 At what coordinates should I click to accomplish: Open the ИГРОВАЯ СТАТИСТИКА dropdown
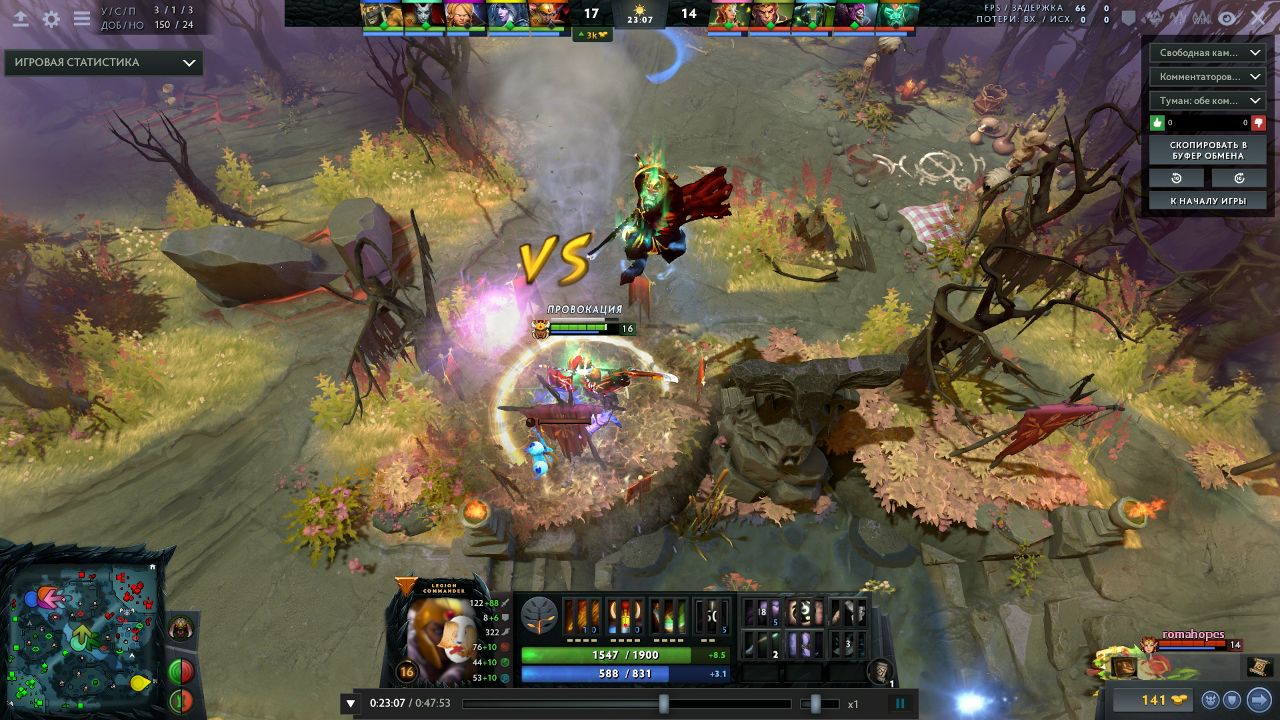click(x=103, y=62)
